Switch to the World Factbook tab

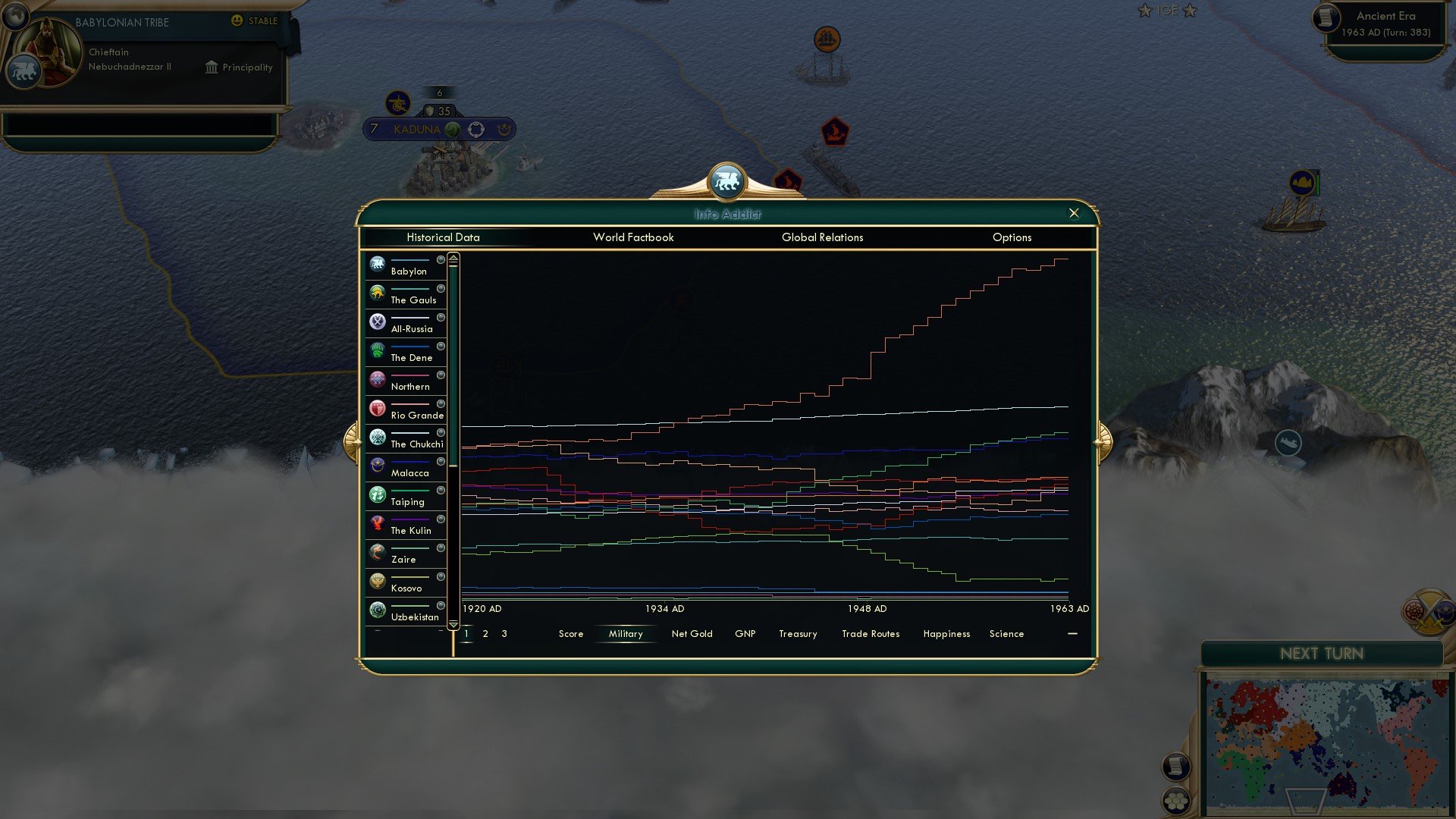click(634, 237)
